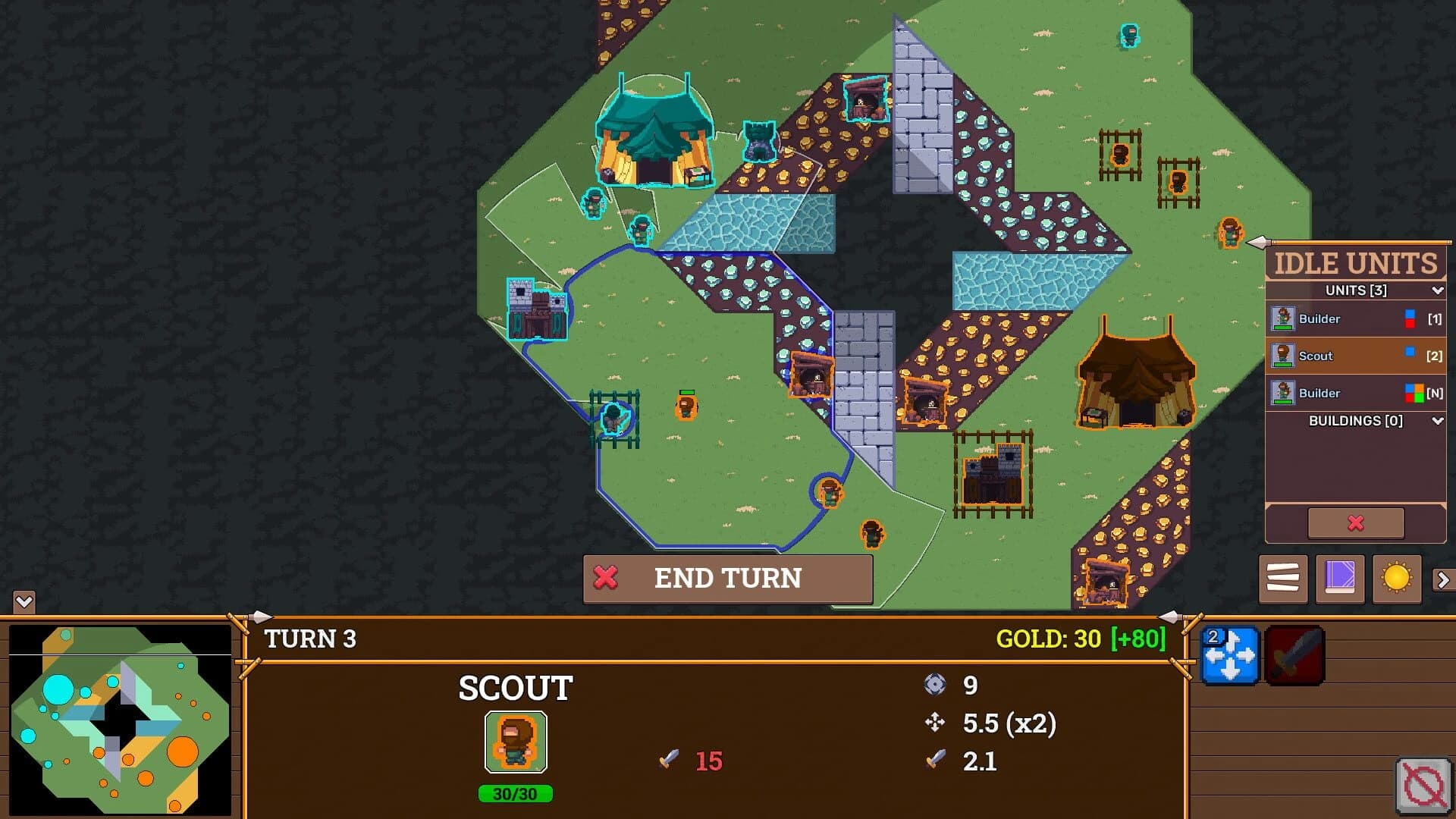The width and height of the screenshot is (1456, 819).
Task: Click the Scout's green 30/30 health bar
Action: click(516, 795)
